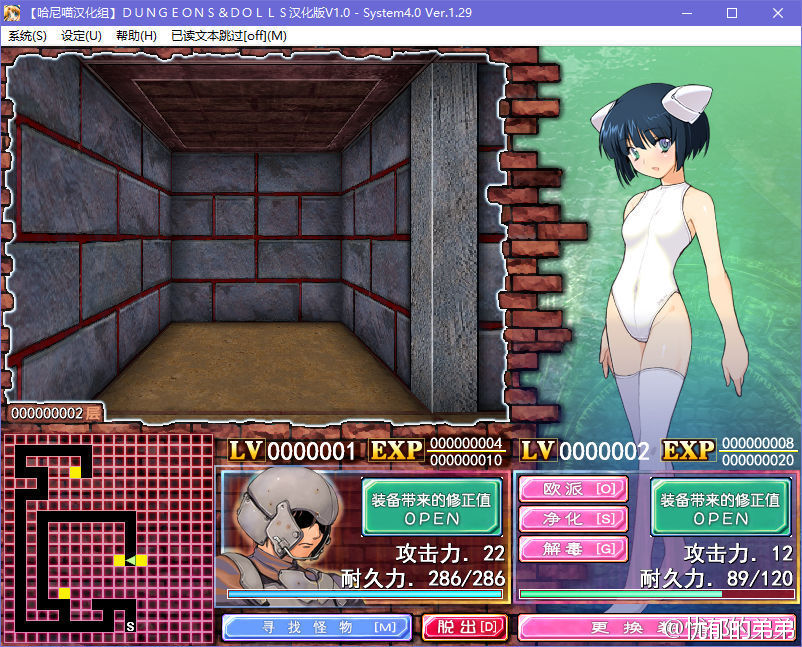This screenshot has width=802, height=647.
Task: Choose 脱出 [D] to escape the dungeon
Action: (x=464, y=627)
